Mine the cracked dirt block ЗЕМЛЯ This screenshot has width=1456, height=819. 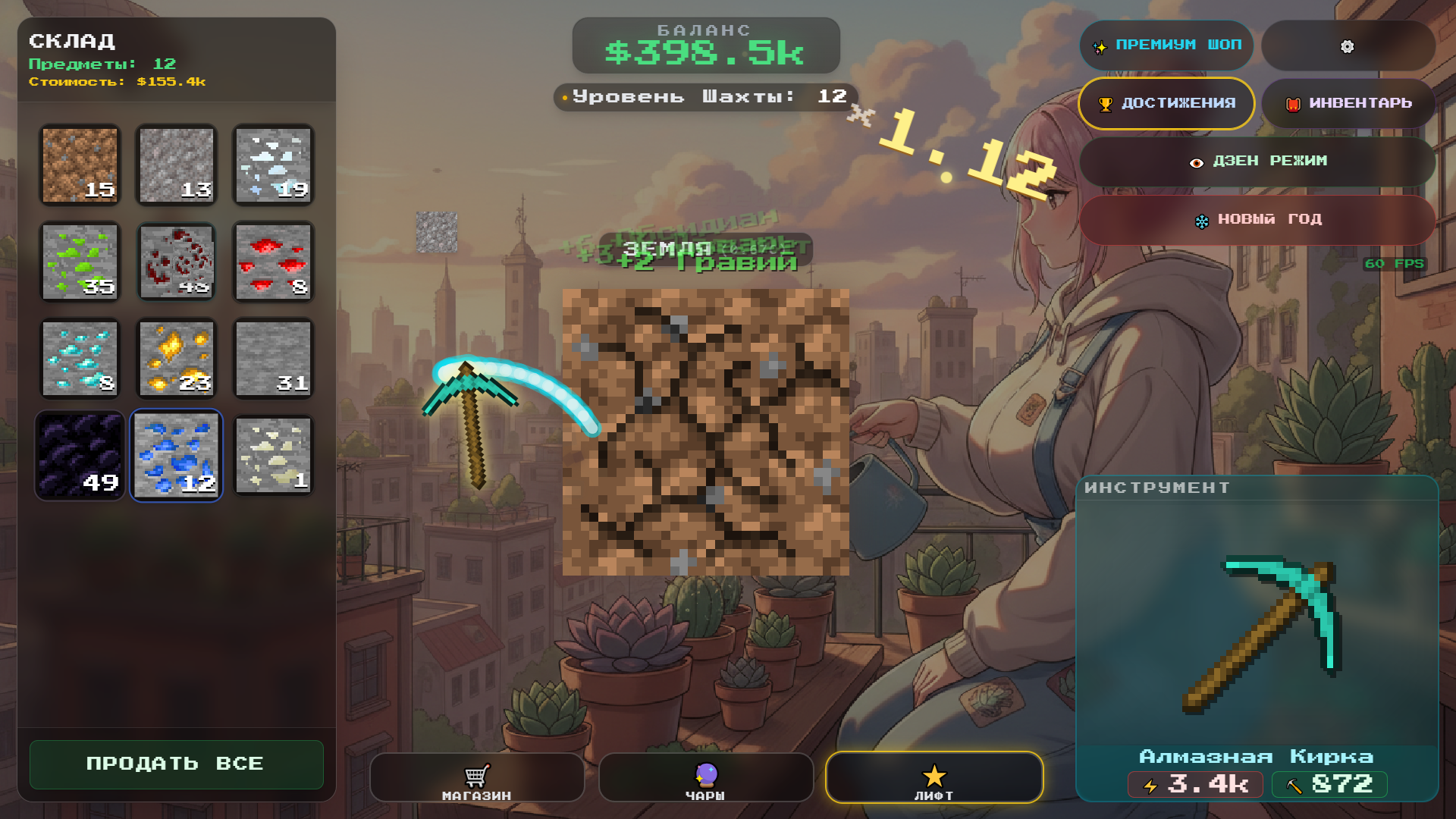[708, 432]
